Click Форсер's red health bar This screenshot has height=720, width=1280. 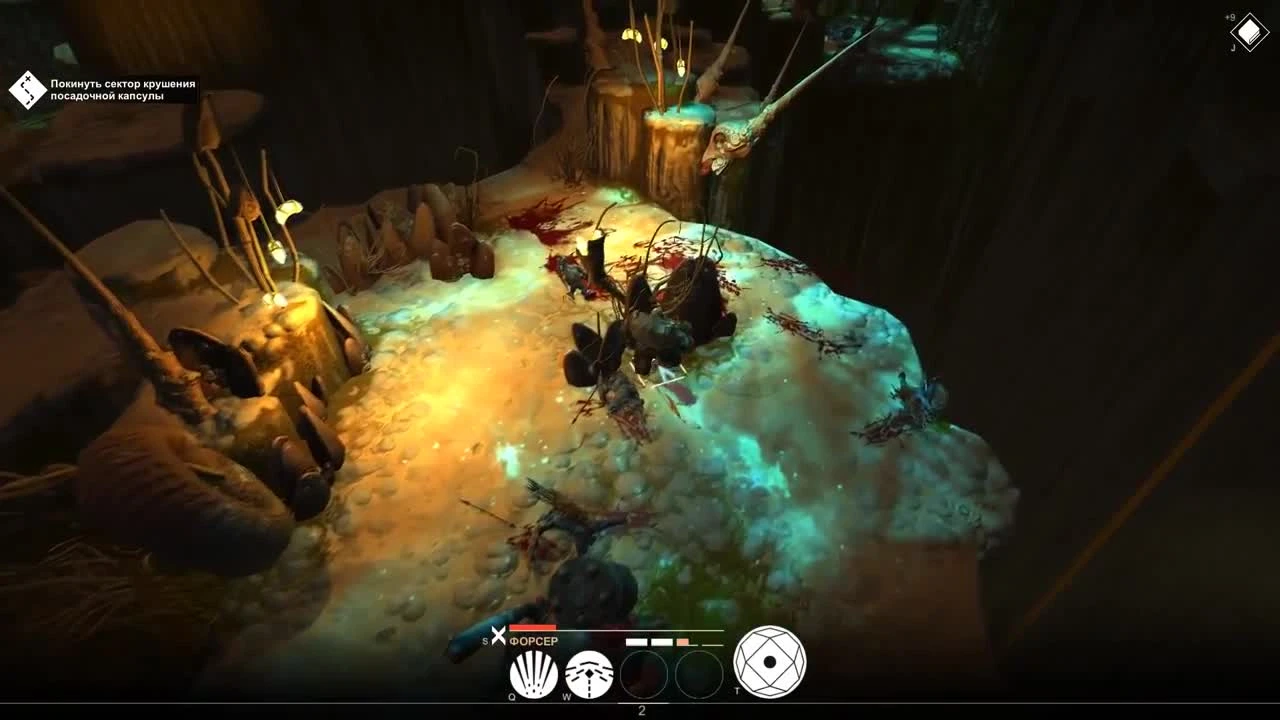533,627
